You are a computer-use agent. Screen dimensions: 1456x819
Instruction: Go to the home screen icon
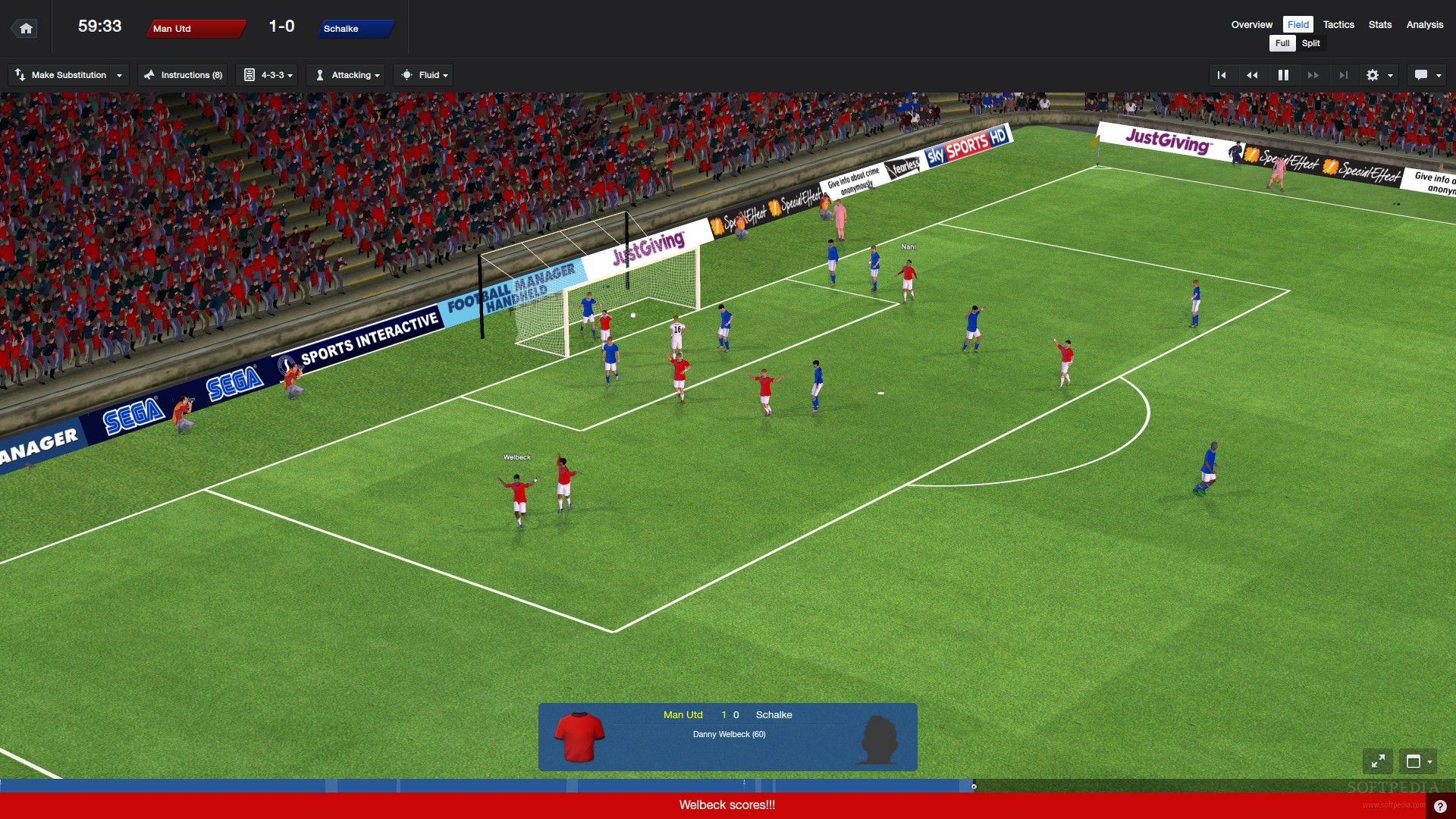[26, 29]
